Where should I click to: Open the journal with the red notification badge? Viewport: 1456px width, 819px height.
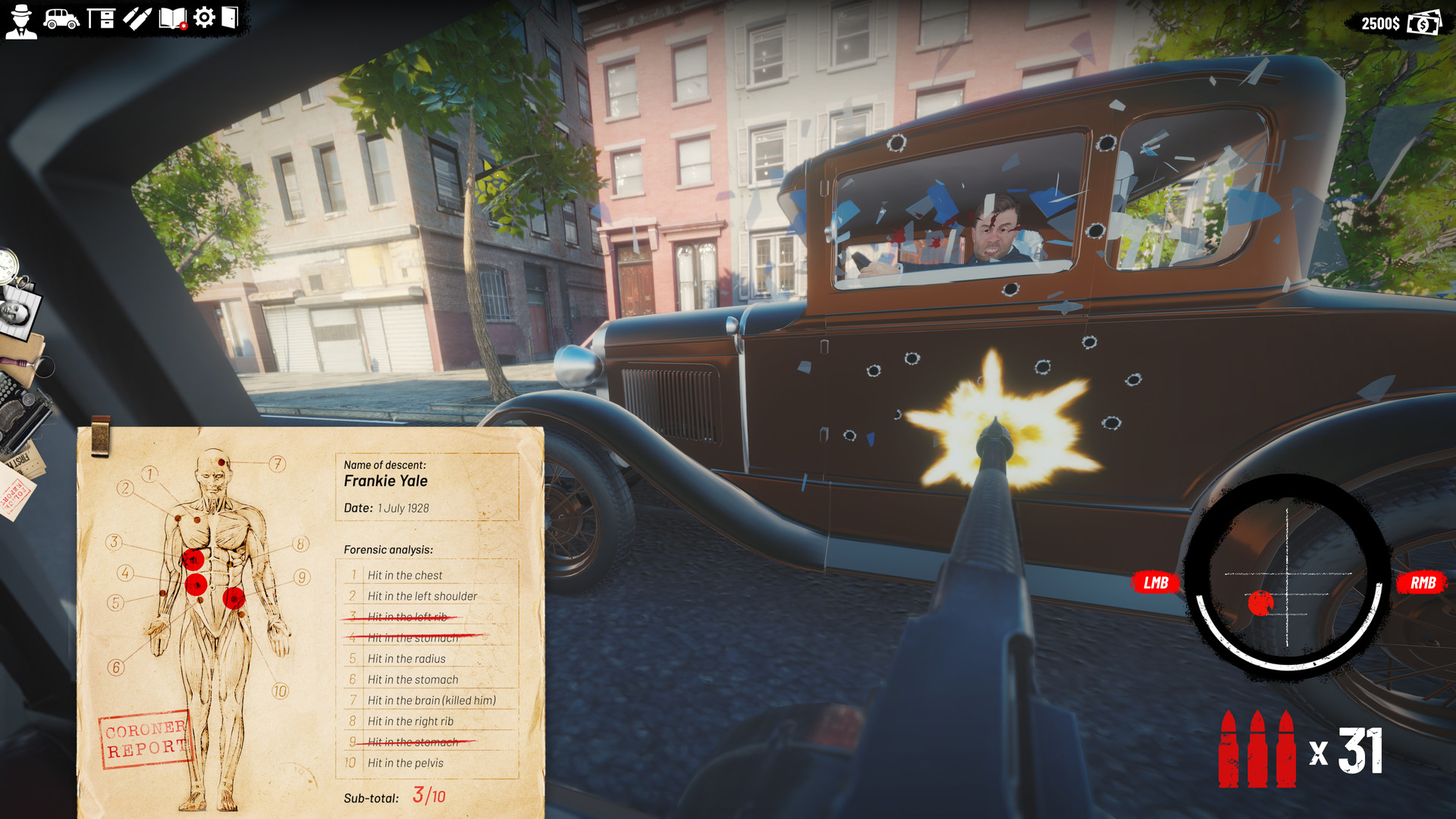click(x=173, y=17)
